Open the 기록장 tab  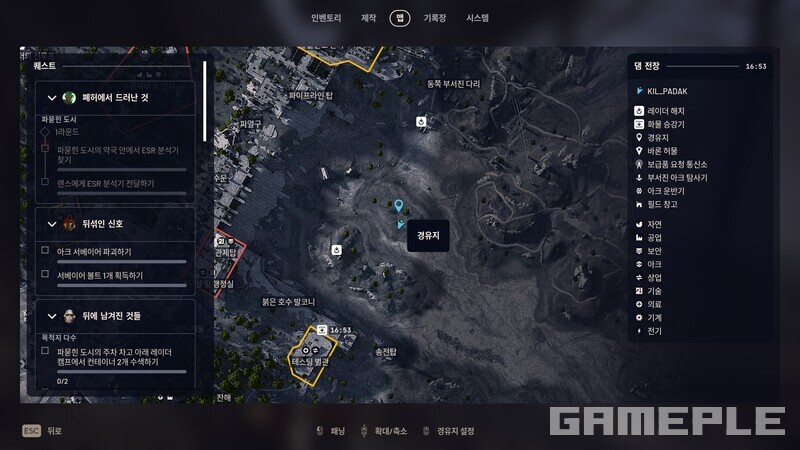coord(434,18)
